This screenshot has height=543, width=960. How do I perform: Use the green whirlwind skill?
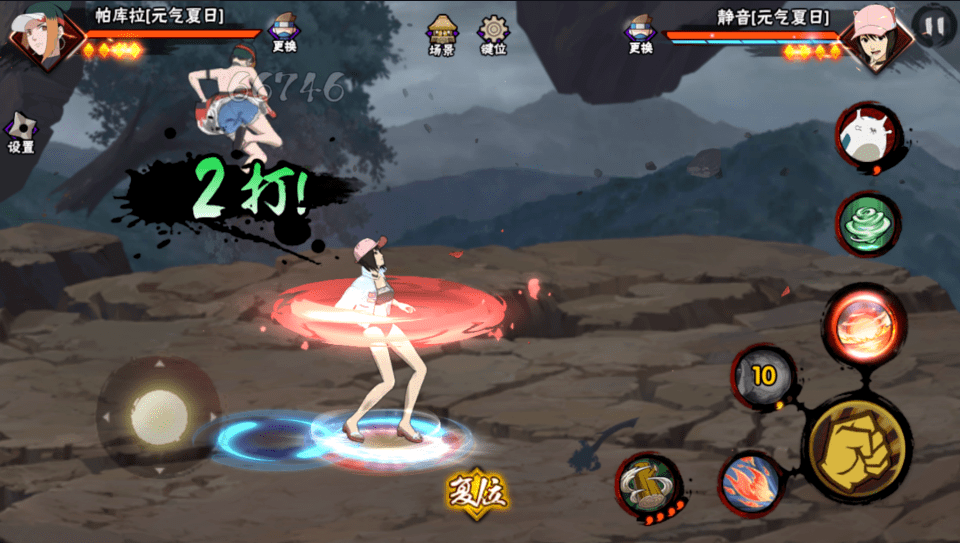click(x=867, y=224)
